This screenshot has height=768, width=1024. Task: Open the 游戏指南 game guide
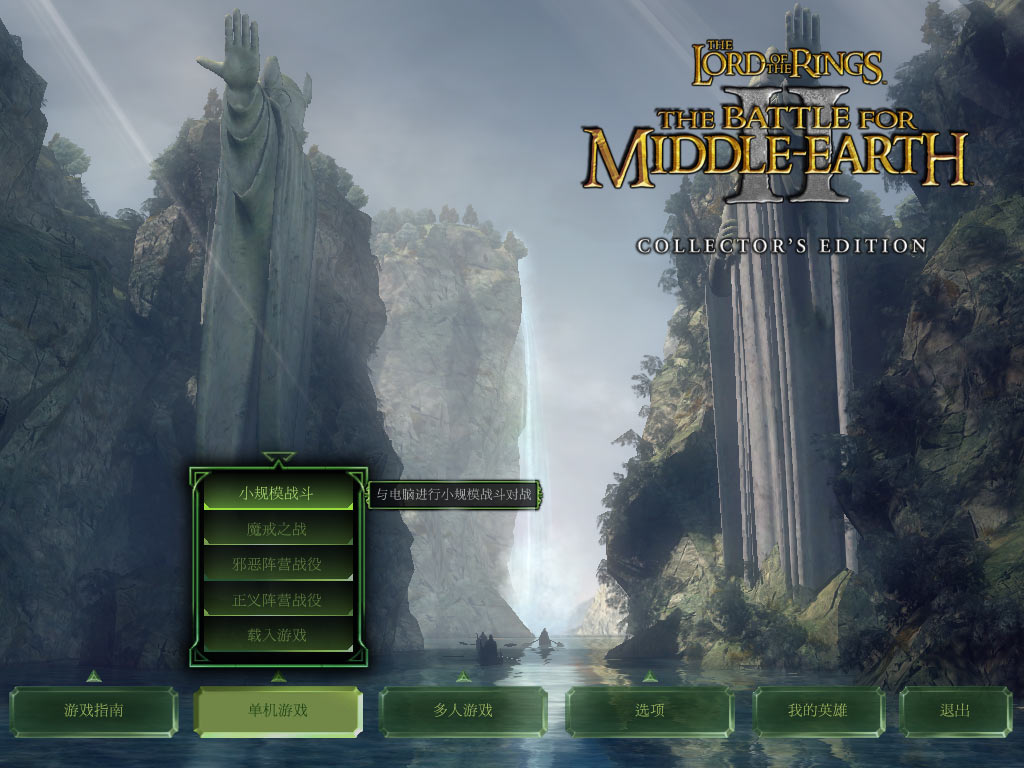(94, 711)
